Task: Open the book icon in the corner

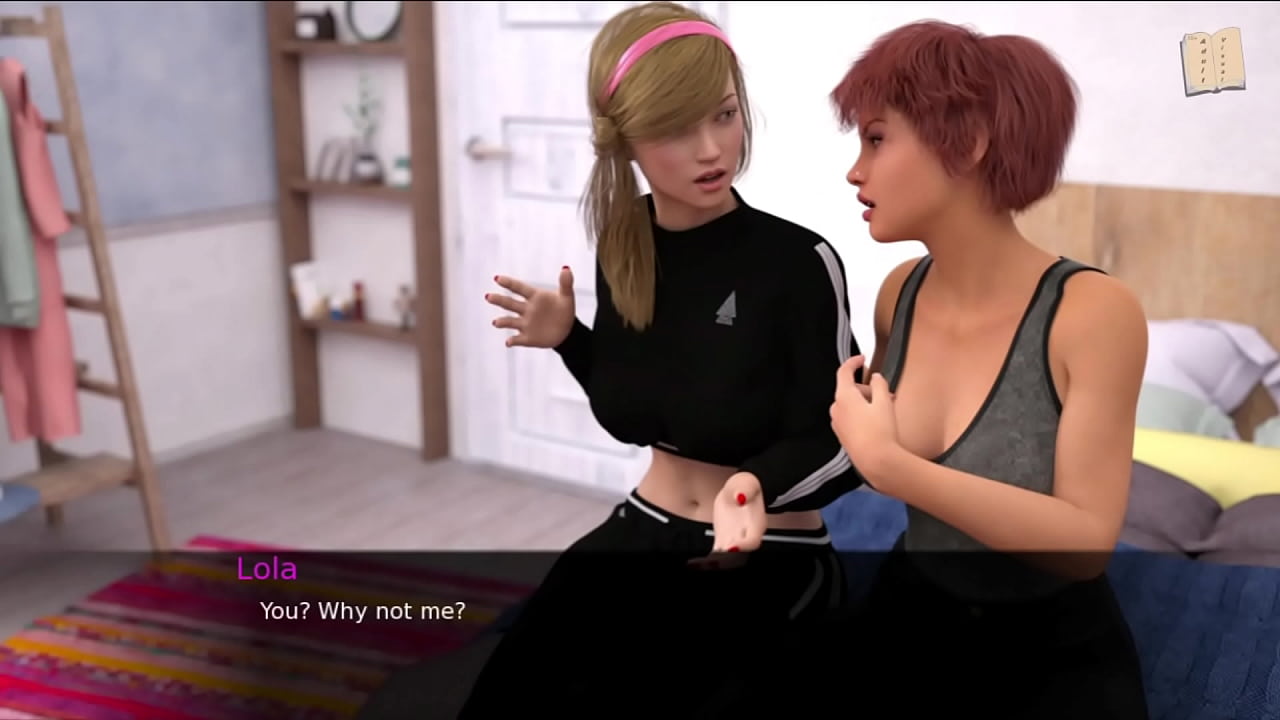Action: tap(1212, 62)
